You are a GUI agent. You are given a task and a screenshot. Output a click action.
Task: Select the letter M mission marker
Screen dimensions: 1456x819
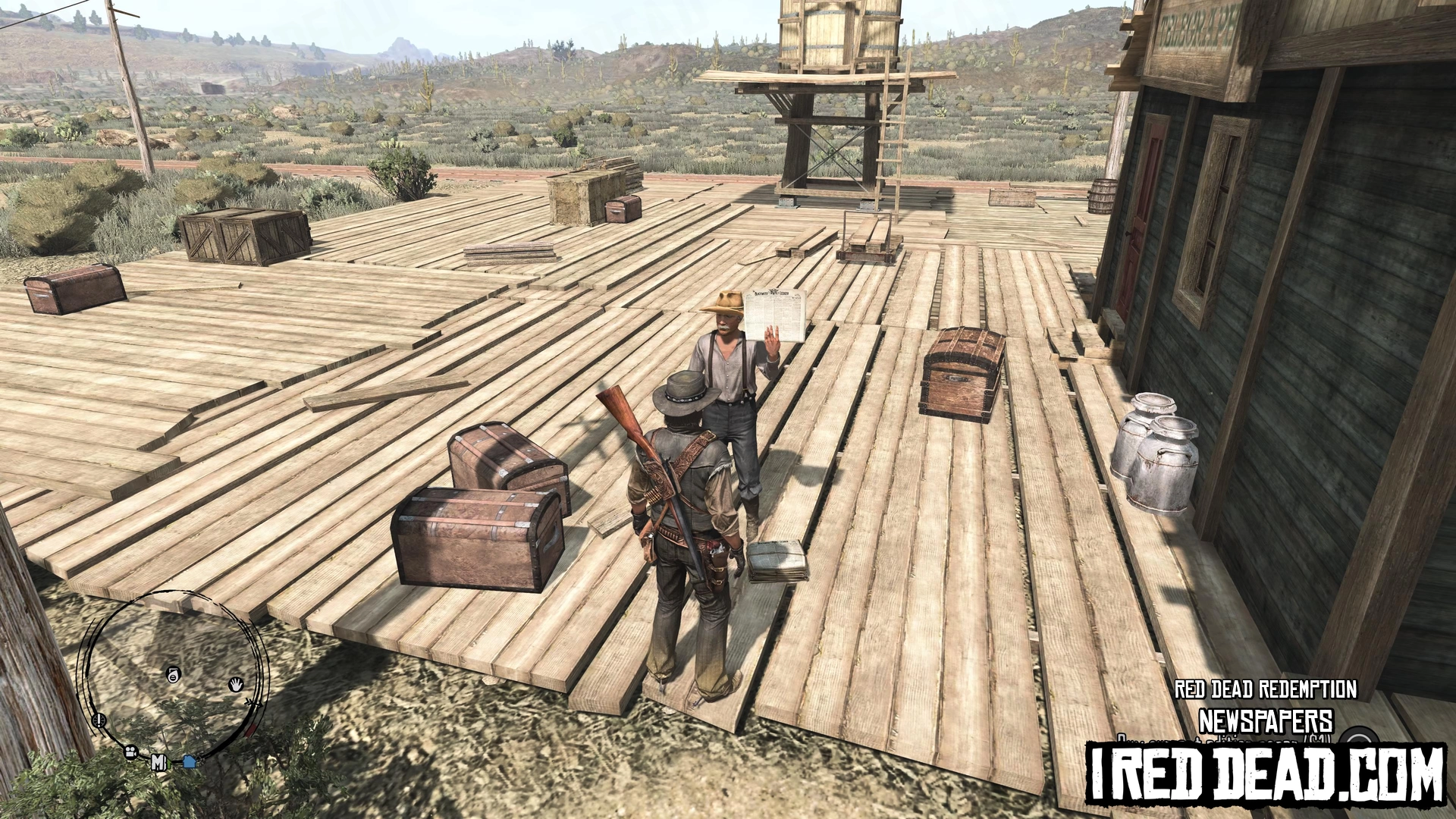click(x=158, y=761)
